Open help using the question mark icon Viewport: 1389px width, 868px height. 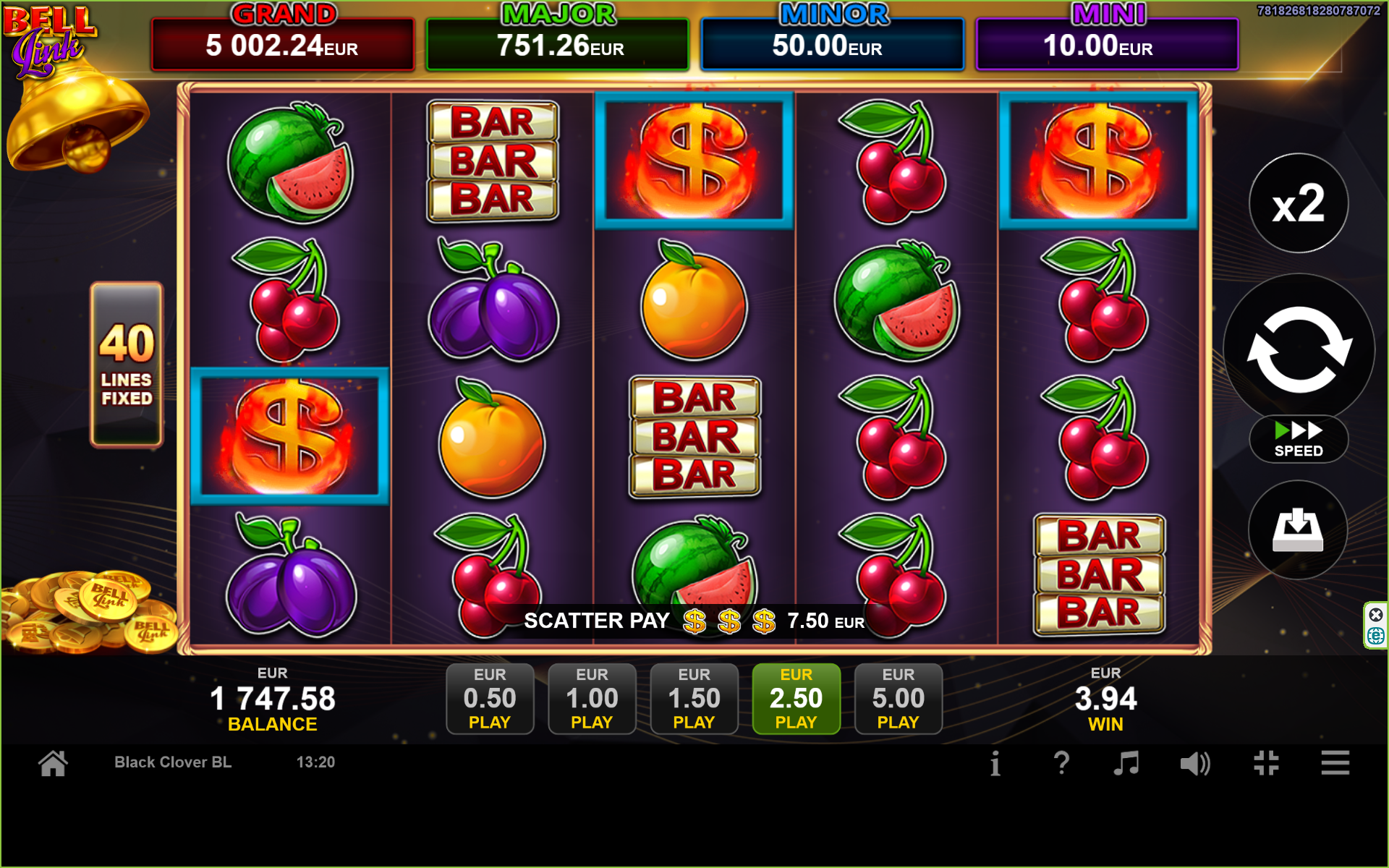pyautogui.click(x=1062, y=762)
